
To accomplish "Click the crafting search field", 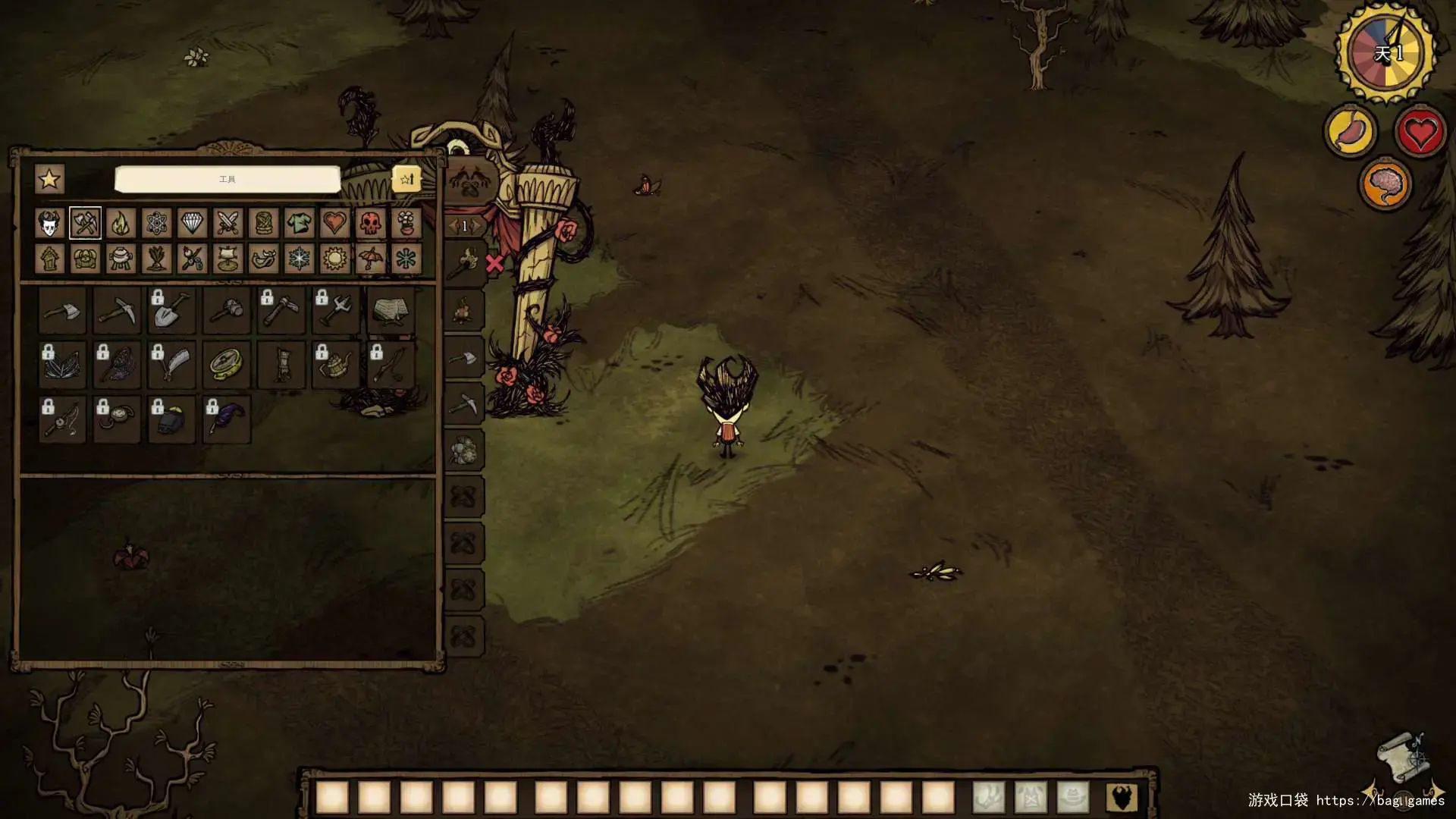I will [227, 180].
